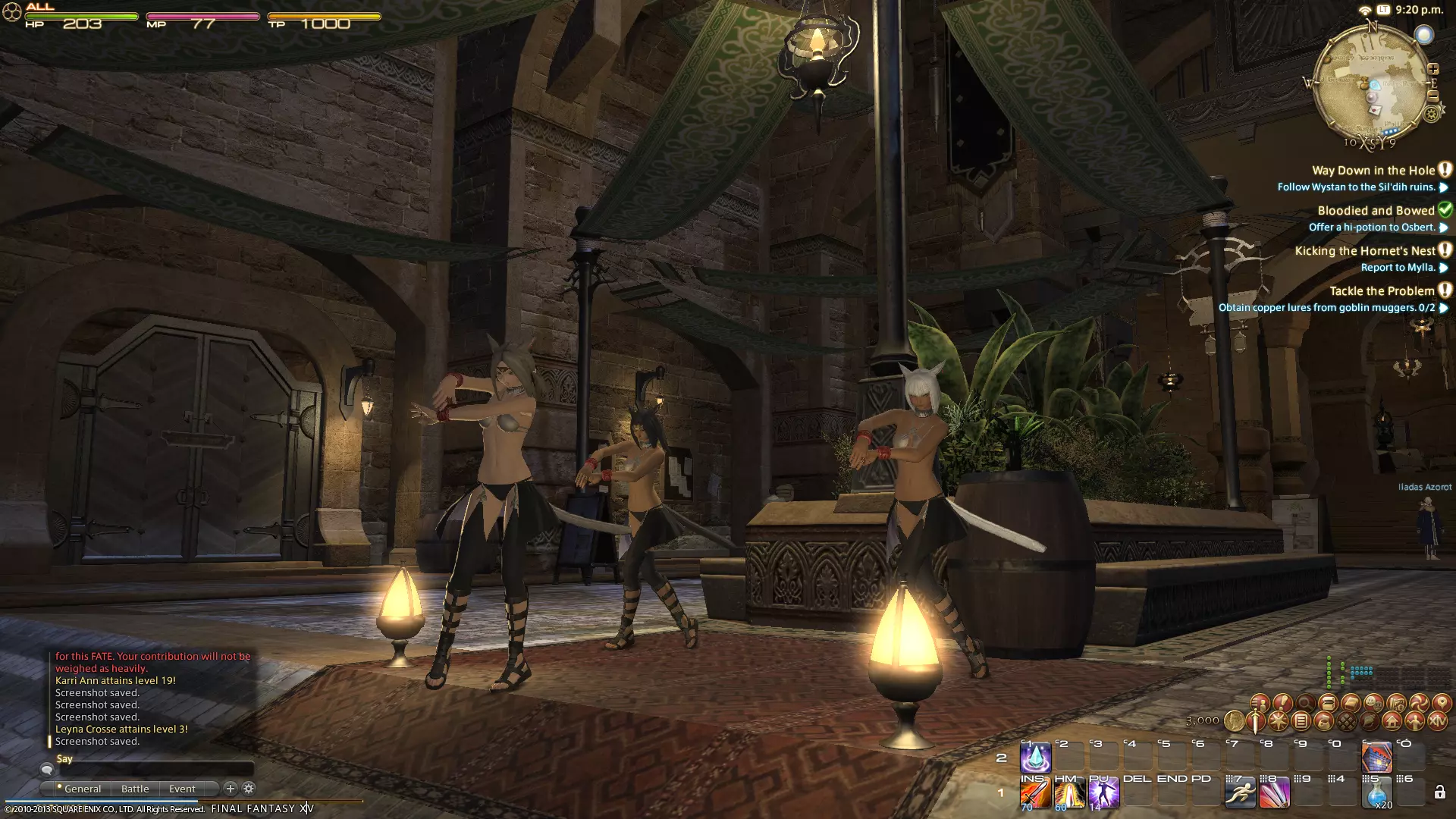Activate the flaming sword hotbar ability

click(1035, 794)
